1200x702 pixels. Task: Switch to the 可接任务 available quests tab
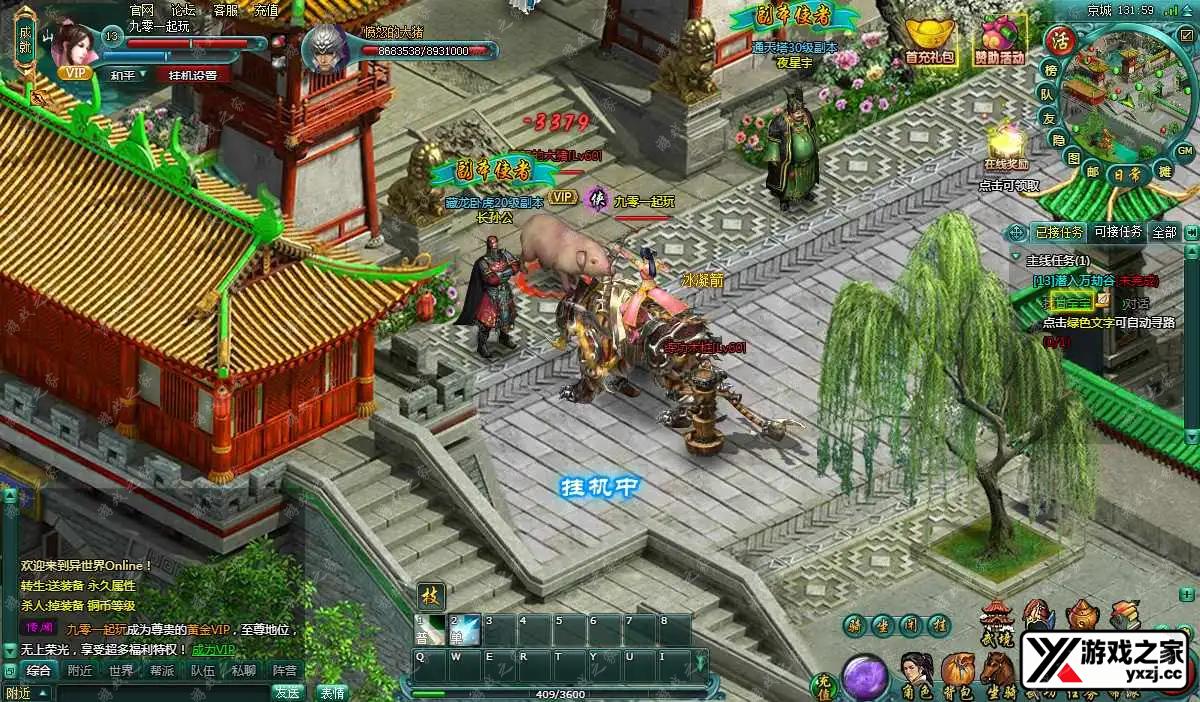(1117, 232)
